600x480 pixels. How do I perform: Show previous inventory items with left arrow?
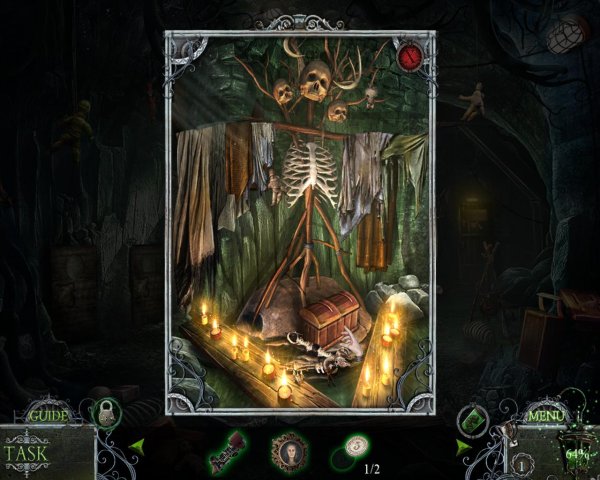point(137,447)
